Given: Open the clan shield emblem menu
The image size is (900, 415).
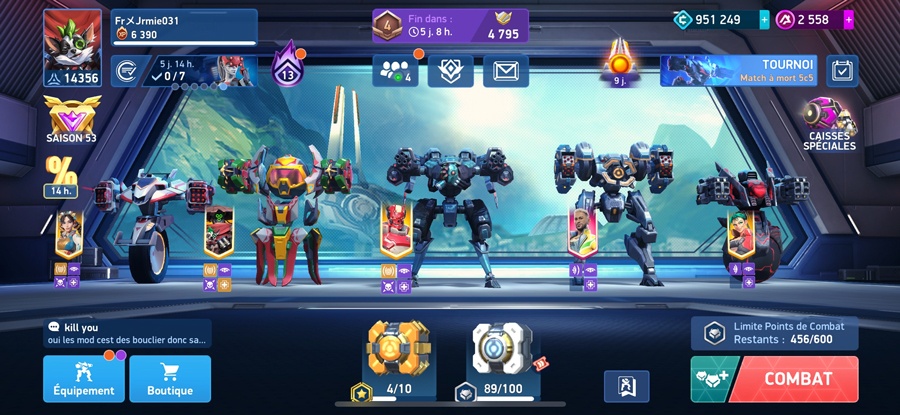Looking at the screenshot, I should [x=450, y=70].
